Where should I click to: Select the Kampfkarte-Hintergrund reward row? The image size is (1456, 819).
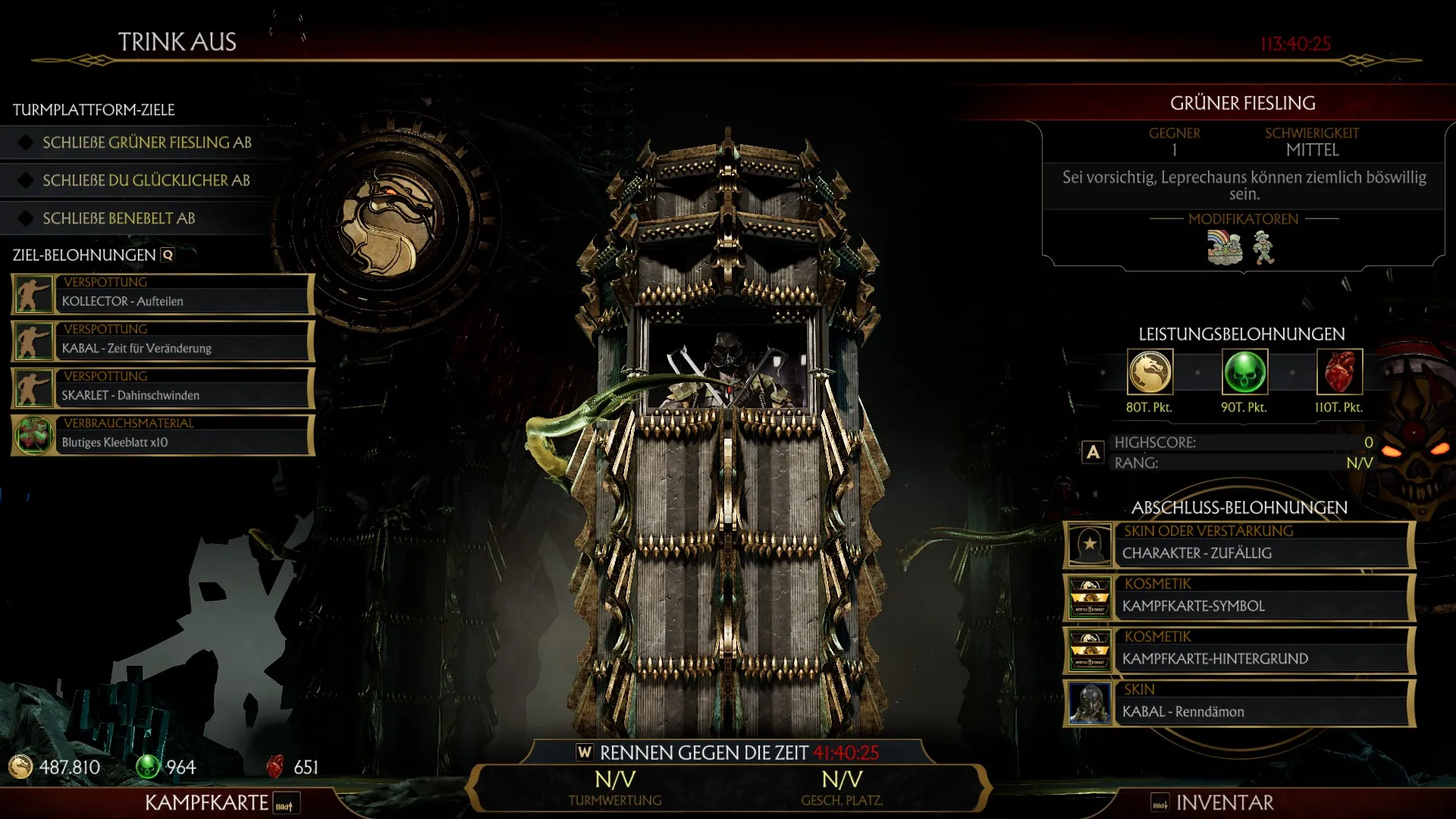tap(1239, 651)
